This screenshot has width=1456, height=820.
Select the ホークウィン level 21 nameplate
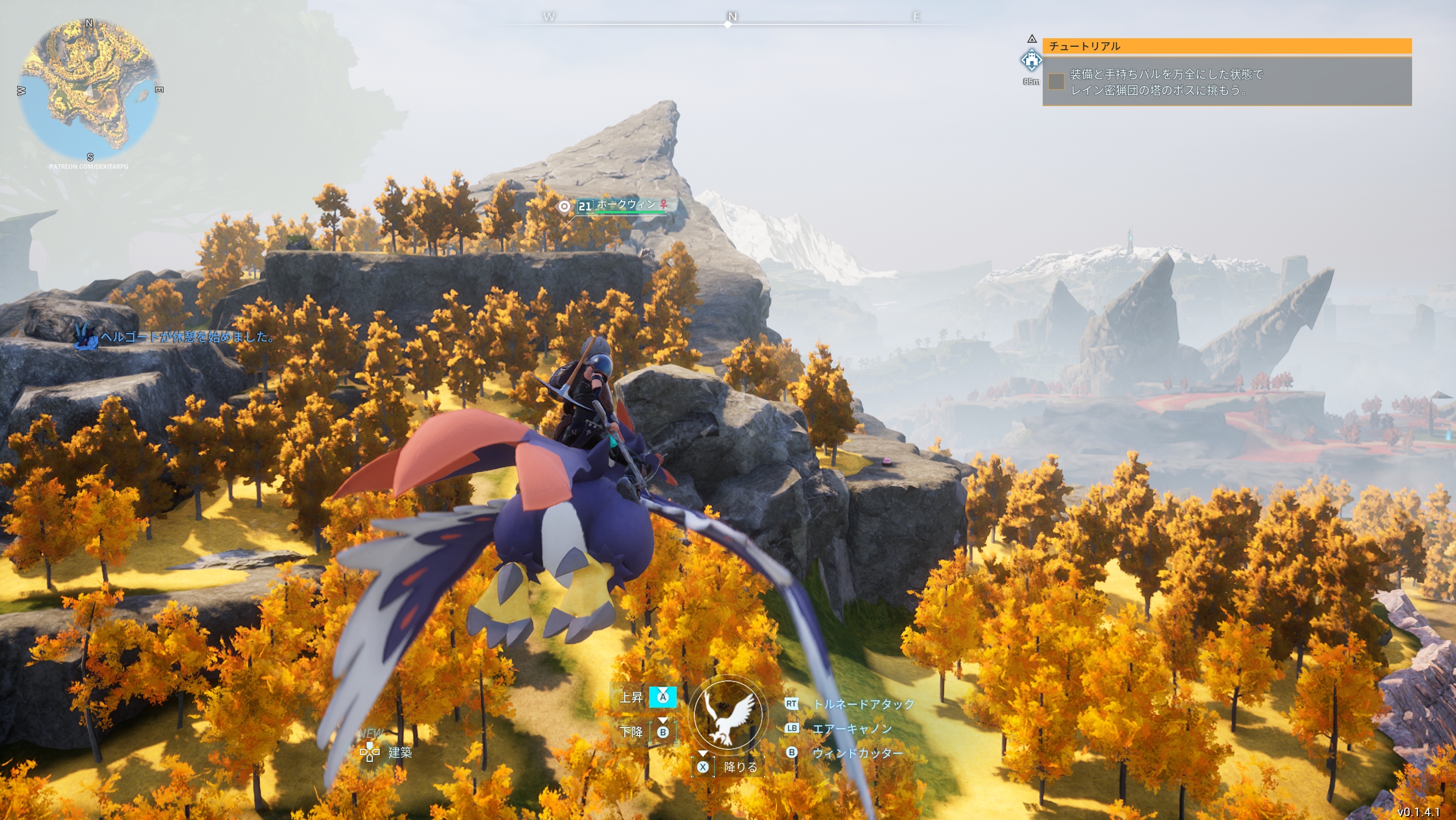pyautogui.click(x=623, y=206)
